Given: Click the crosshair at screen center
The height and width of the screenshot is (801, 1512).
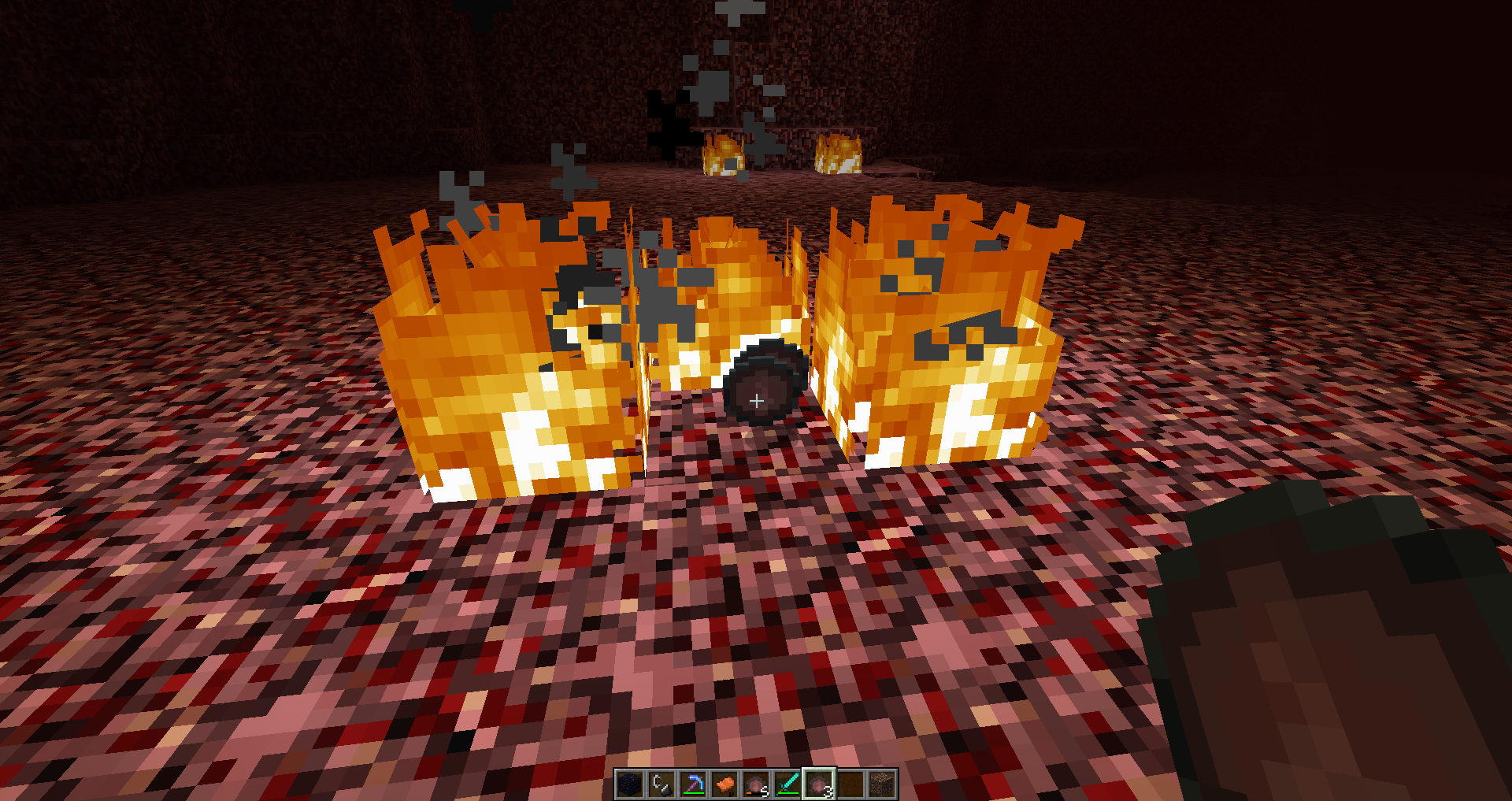Looking at the screenshot, I should coord(756,401).
